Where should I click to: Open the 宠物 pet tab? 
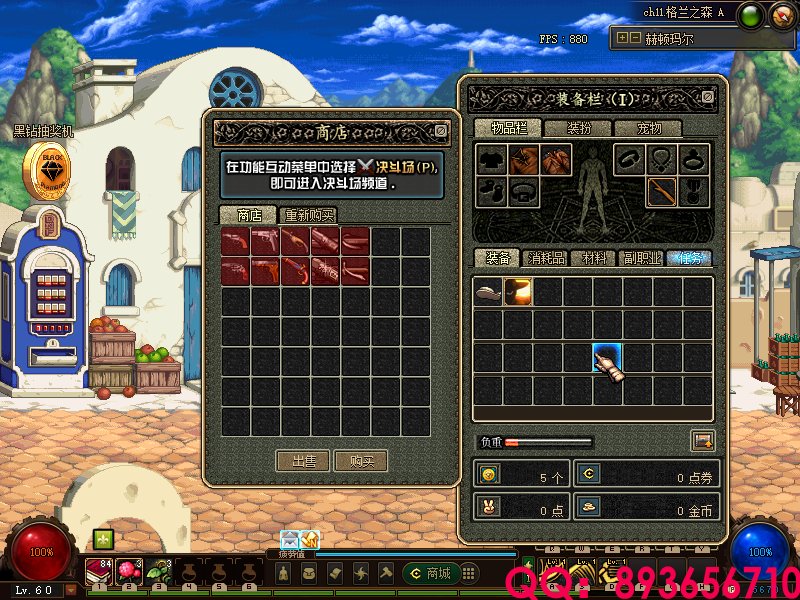648,128
